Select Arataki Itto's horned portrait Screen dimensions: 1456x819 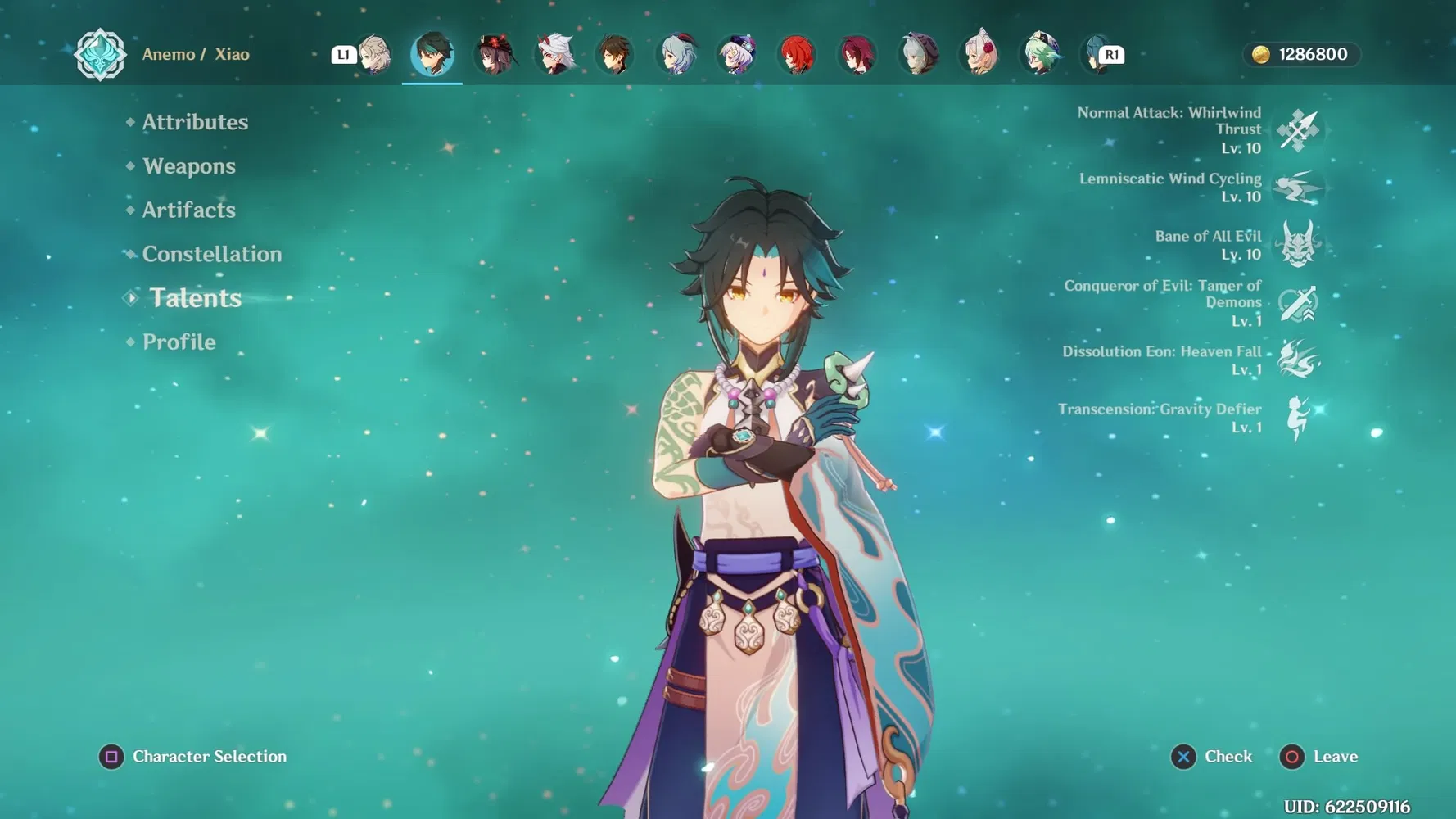point(554,55)
